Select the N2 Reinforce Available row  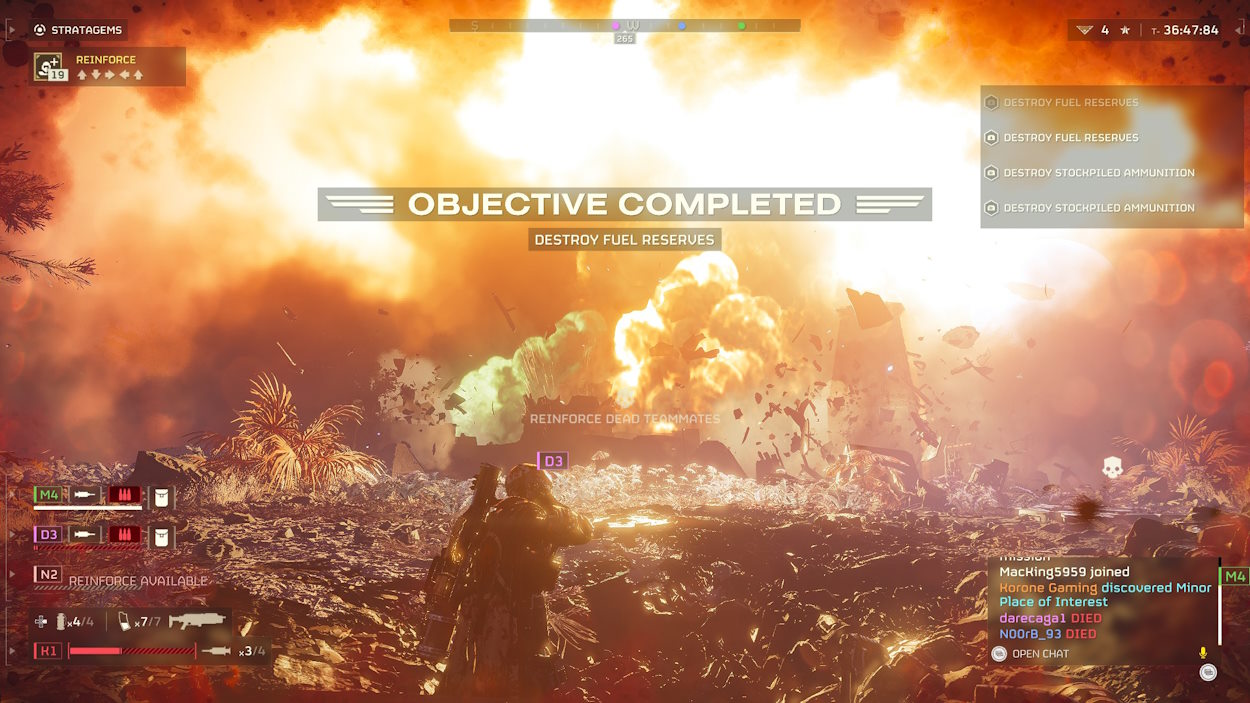click(x=120, y=578)
